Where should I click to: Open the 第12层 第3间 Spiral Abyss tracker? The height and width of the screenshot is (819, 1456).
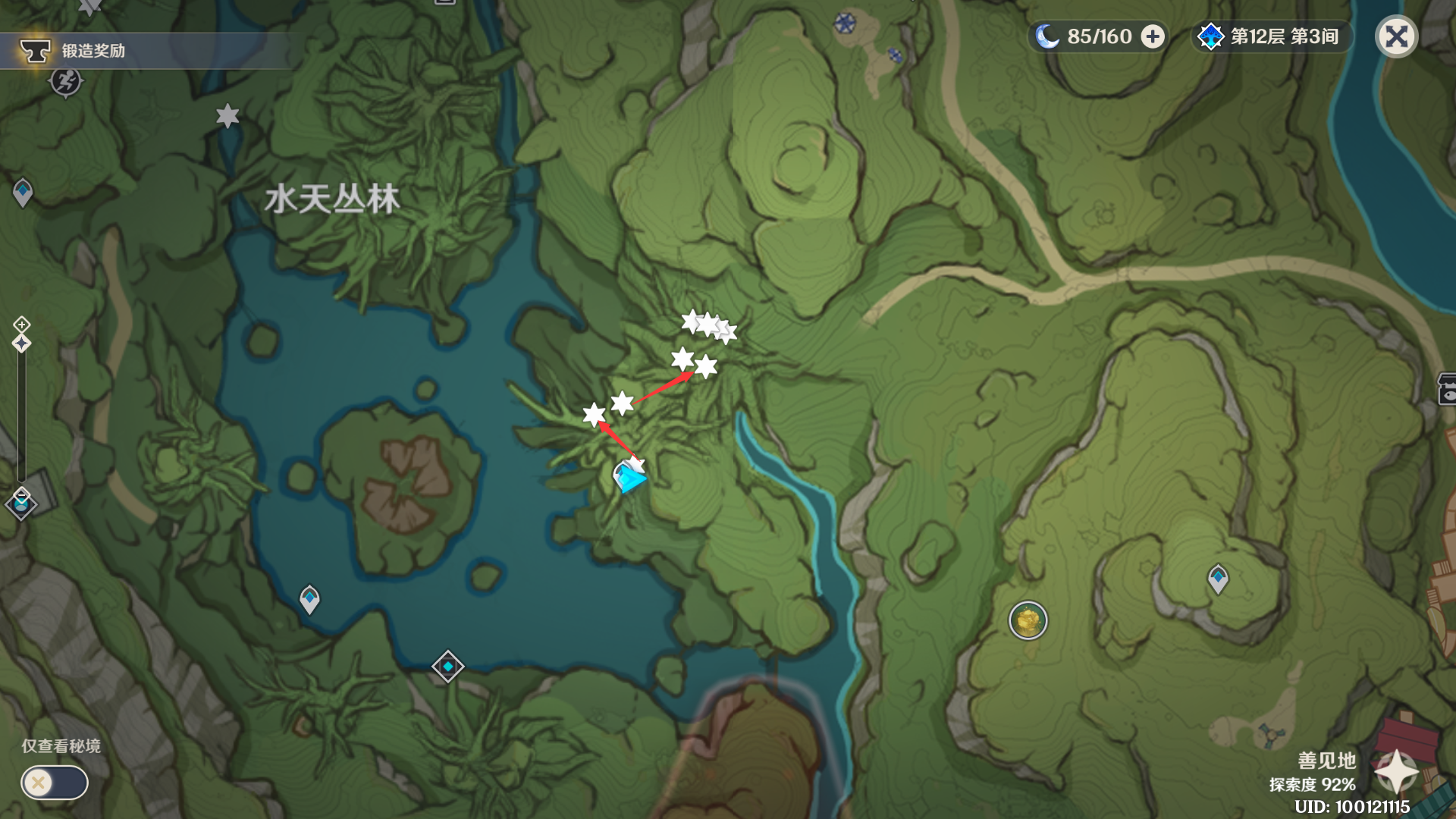[1272, 36]
